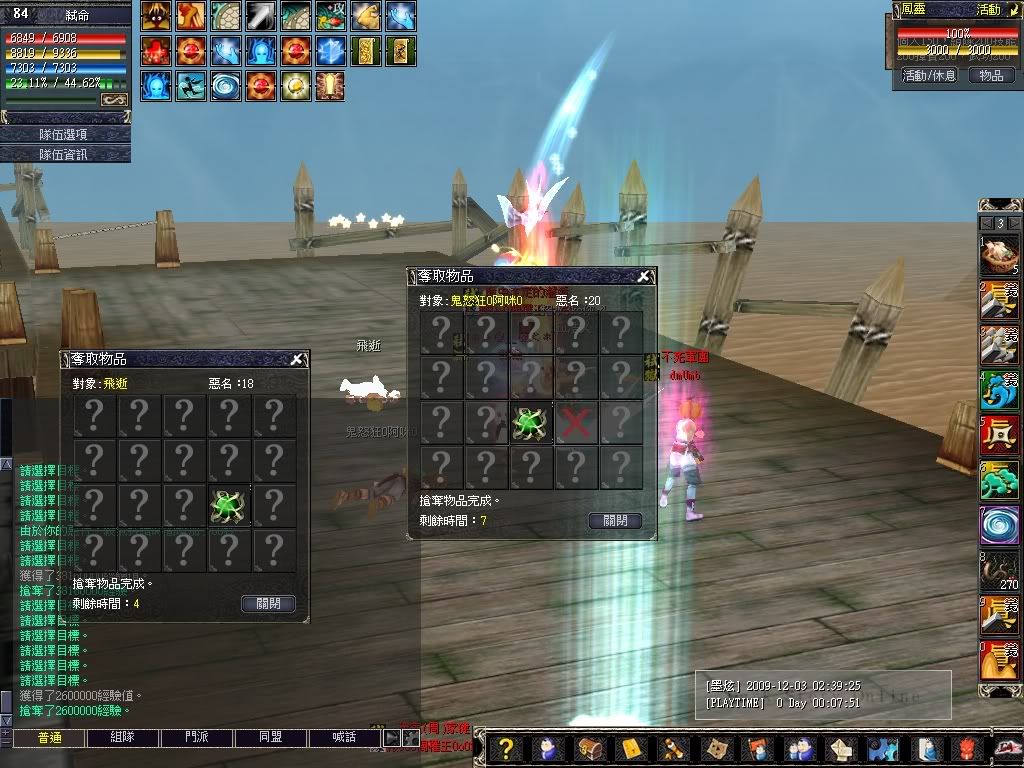Use the food basket quickslot item
Viewport: 1024px width, 768px height.
tap(999, 255)
